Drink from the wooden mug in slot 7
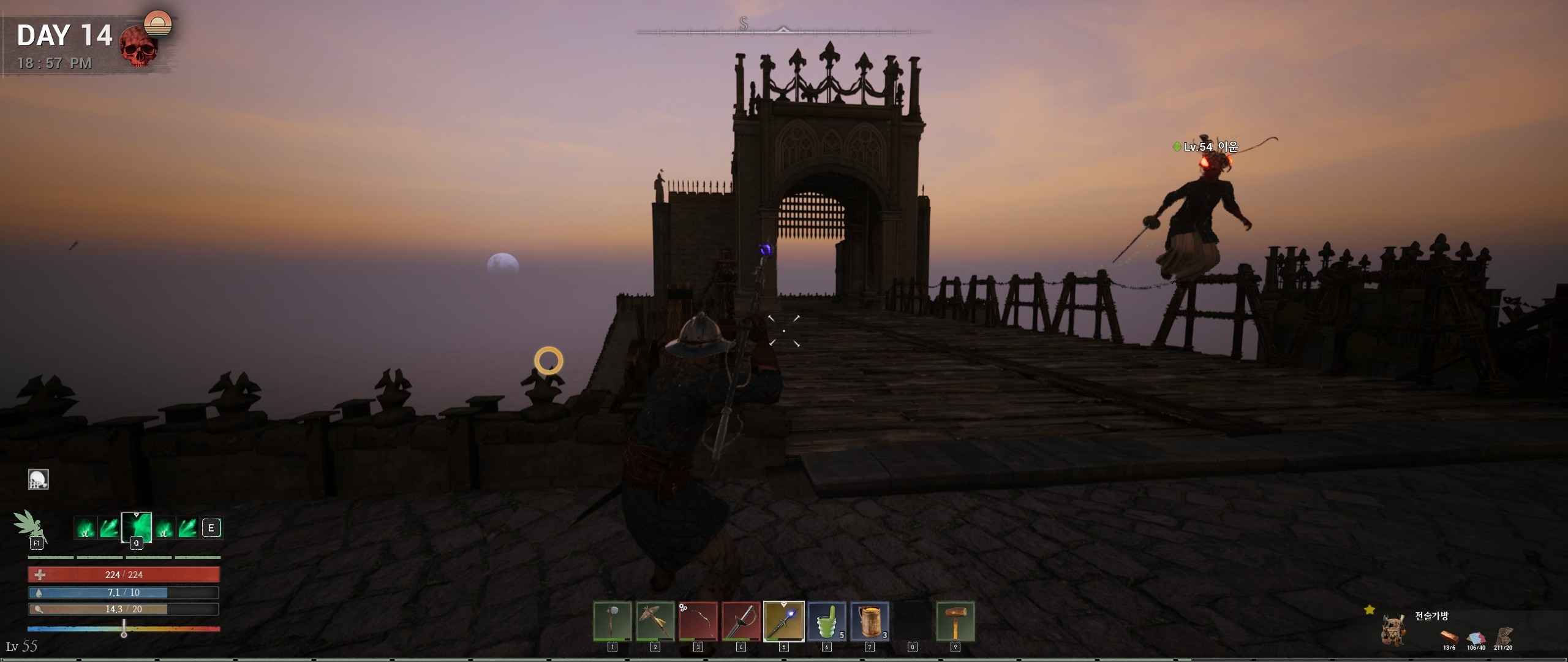 point(869,621)
